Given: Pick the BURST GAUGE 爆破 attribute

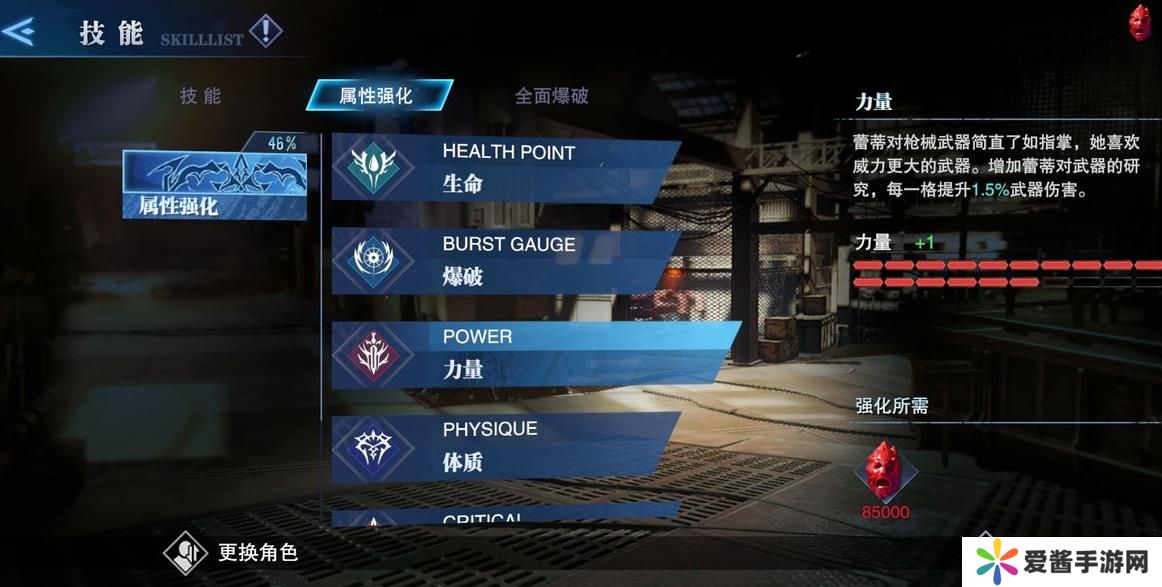Looking at the screenshot, I should [x=505, y=260].
